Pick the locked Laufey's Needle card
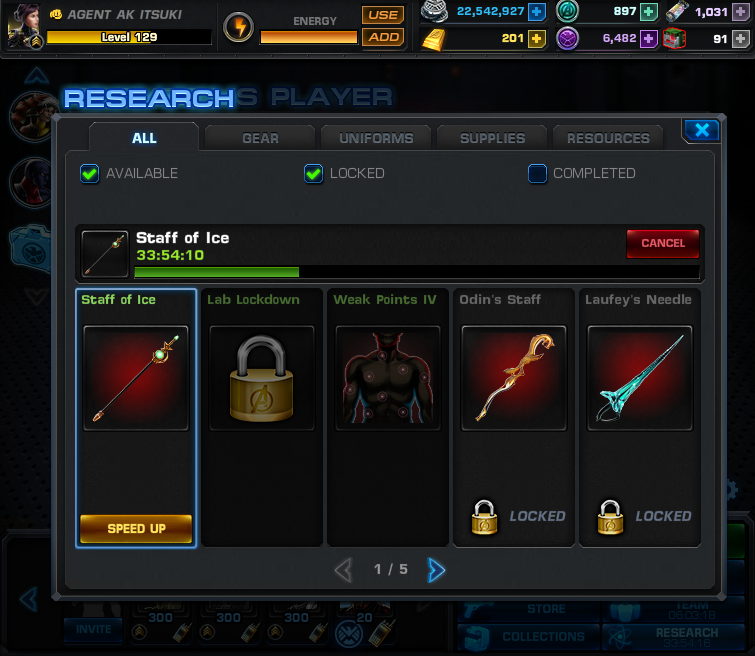Screen dimensions: 755x656 coord(640,417)
